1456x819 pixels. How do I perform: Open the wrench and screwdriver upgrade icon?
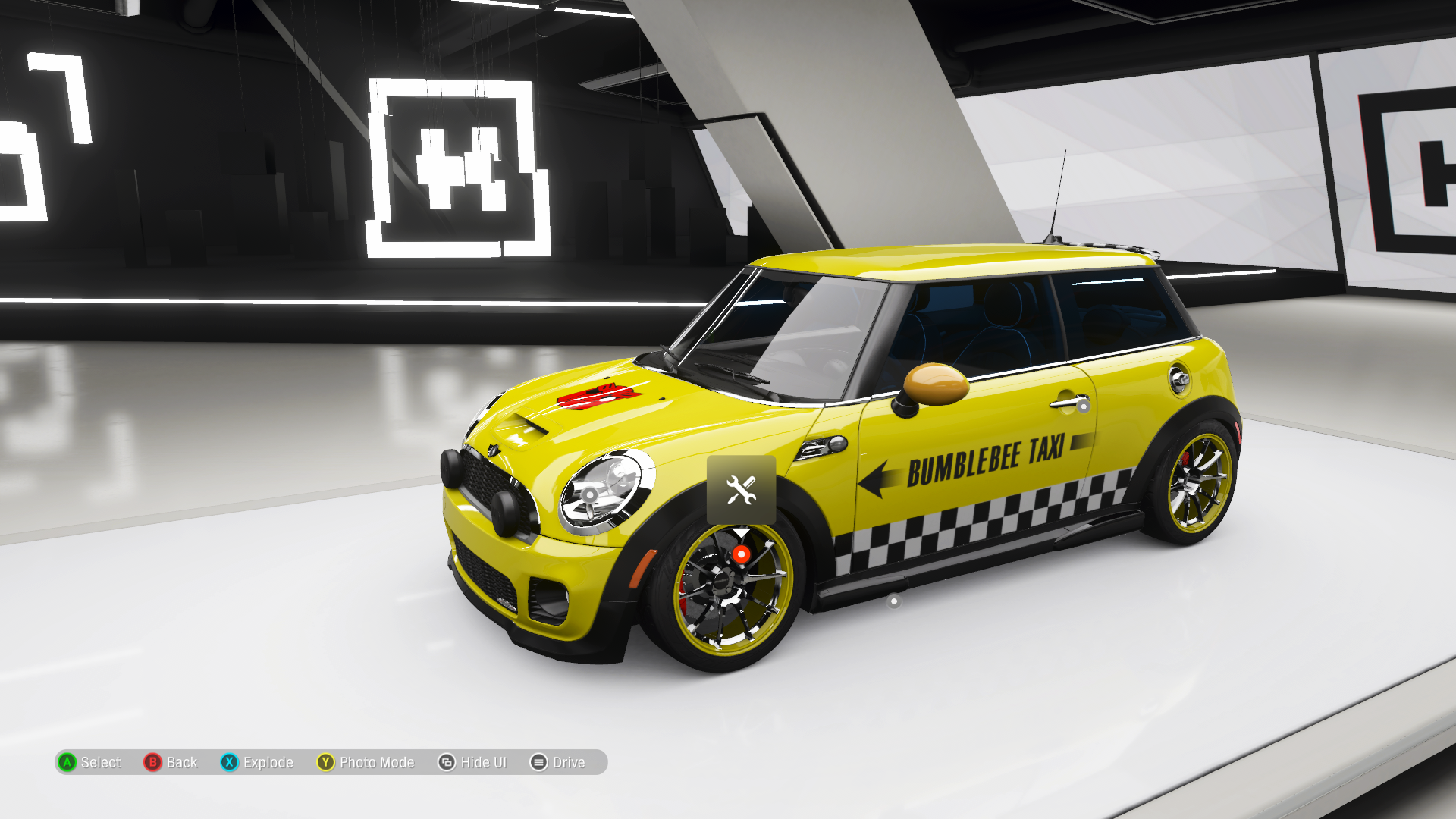[x=741, y=490]
